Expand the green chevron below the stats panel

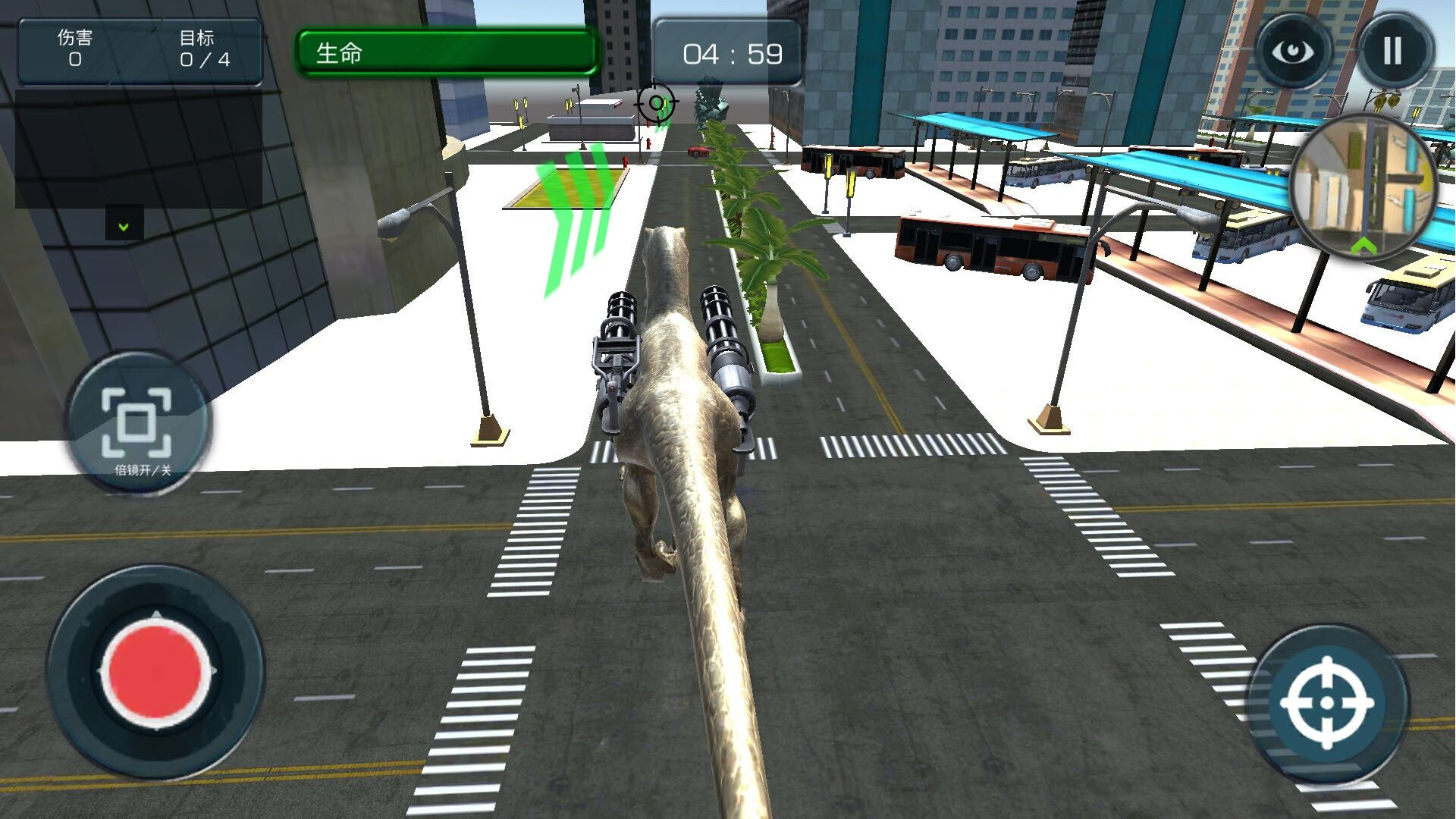click(x=124, y=224)
